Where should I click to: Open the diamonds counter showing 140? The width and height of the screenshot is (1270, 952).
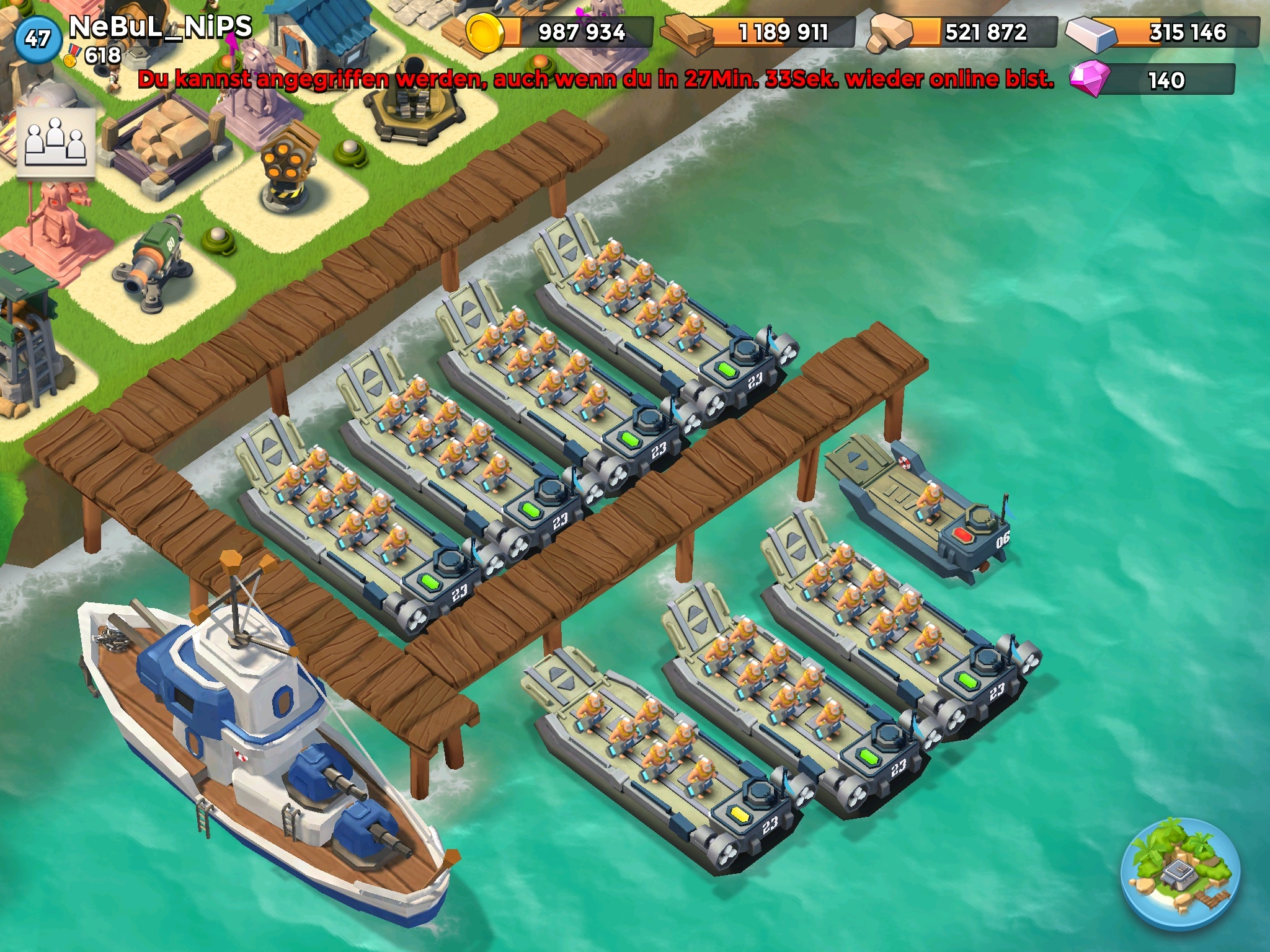[1152, 80]
